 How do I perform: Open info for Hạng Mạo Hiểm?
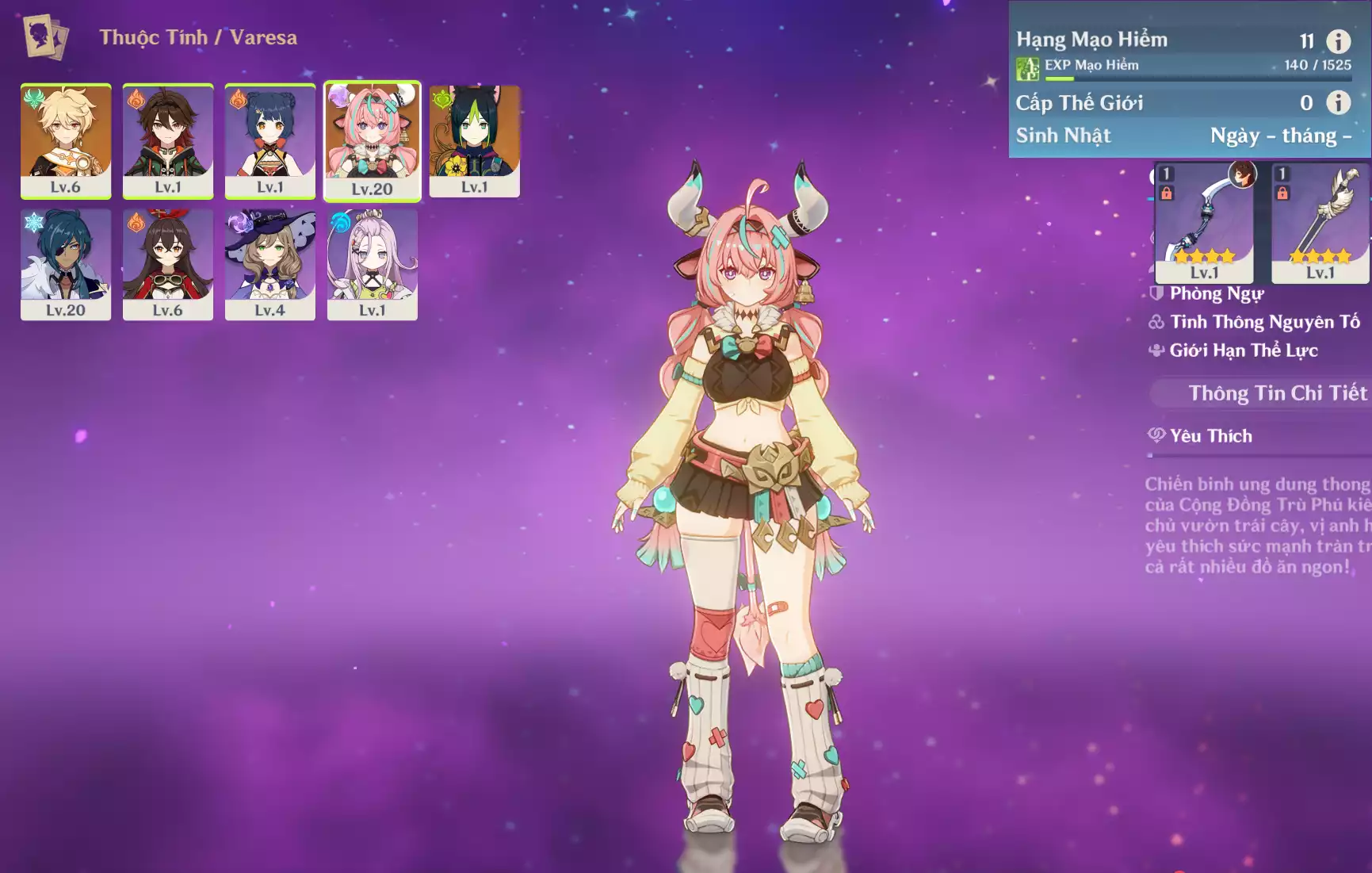coord(1338,41)
